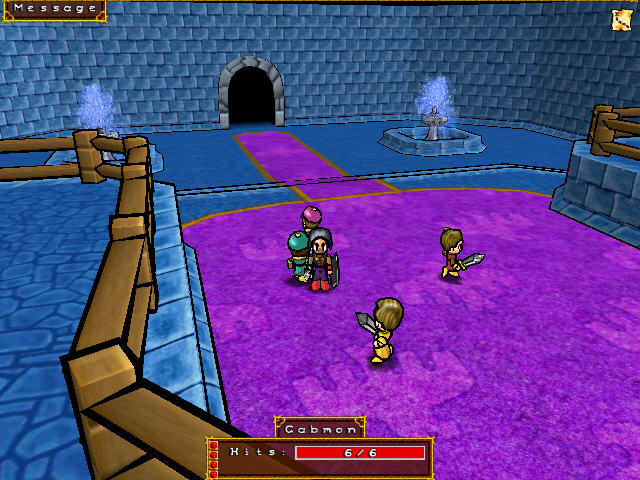Screen dimensions: 640x480
Task: Select the Cabmon character name tab
Action: [x=319, y=428]
